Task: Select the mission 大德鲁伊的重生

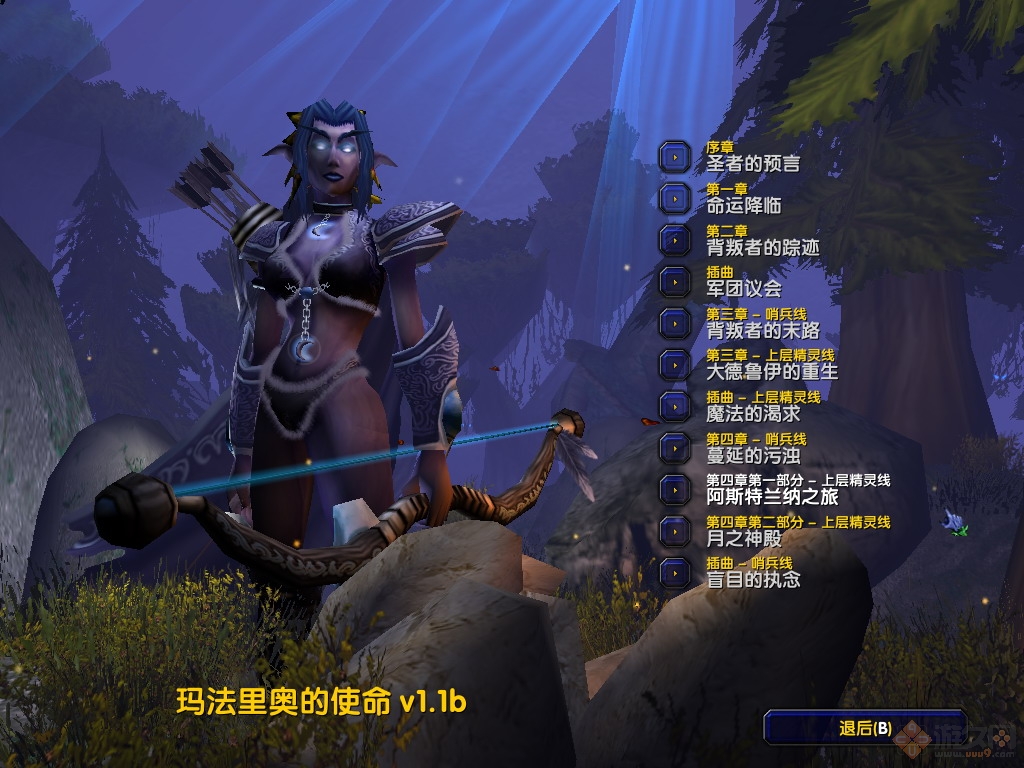Action: click(x=676, y=365)
